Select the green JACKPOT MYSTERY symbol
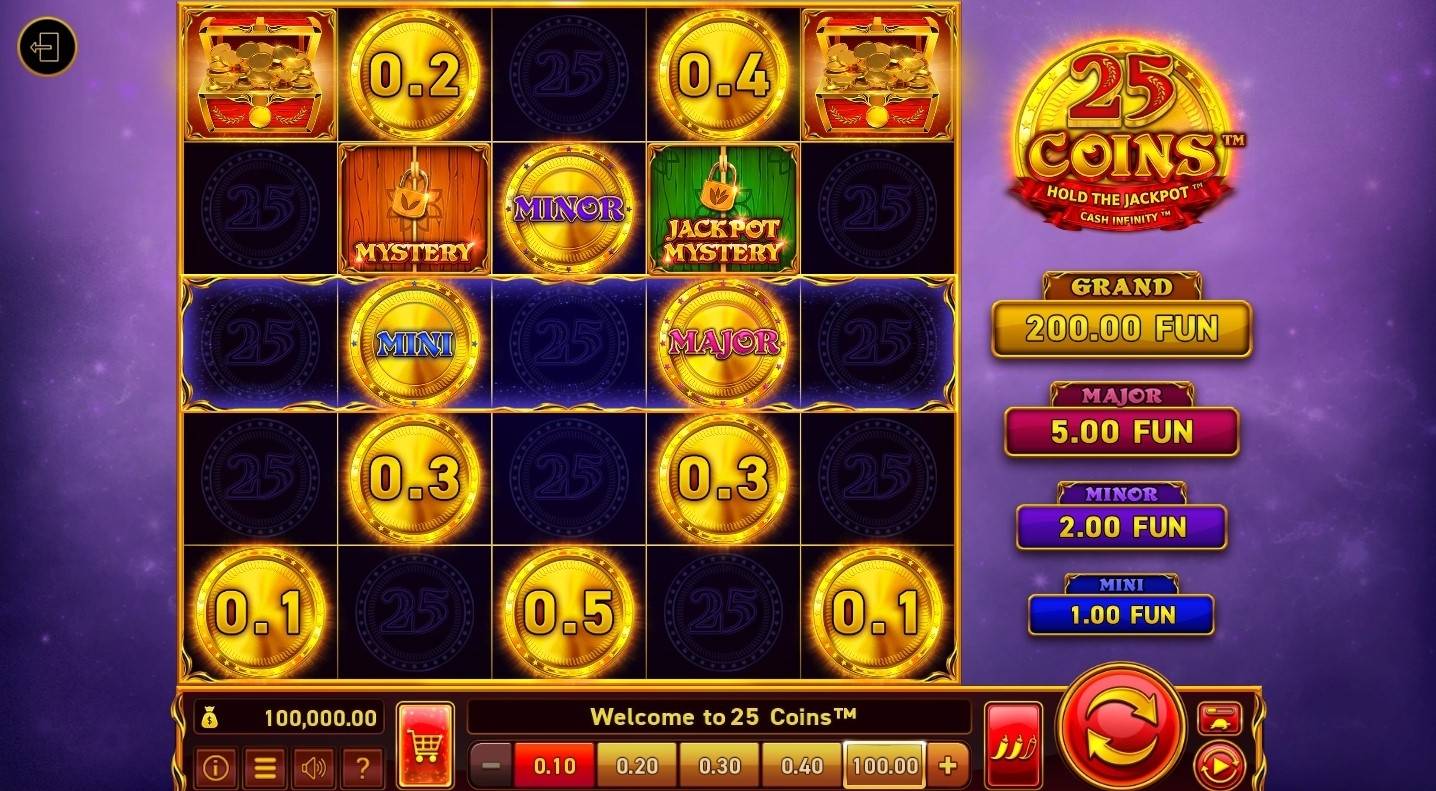Screen dimensions: 1436x791 coord(723,209)
